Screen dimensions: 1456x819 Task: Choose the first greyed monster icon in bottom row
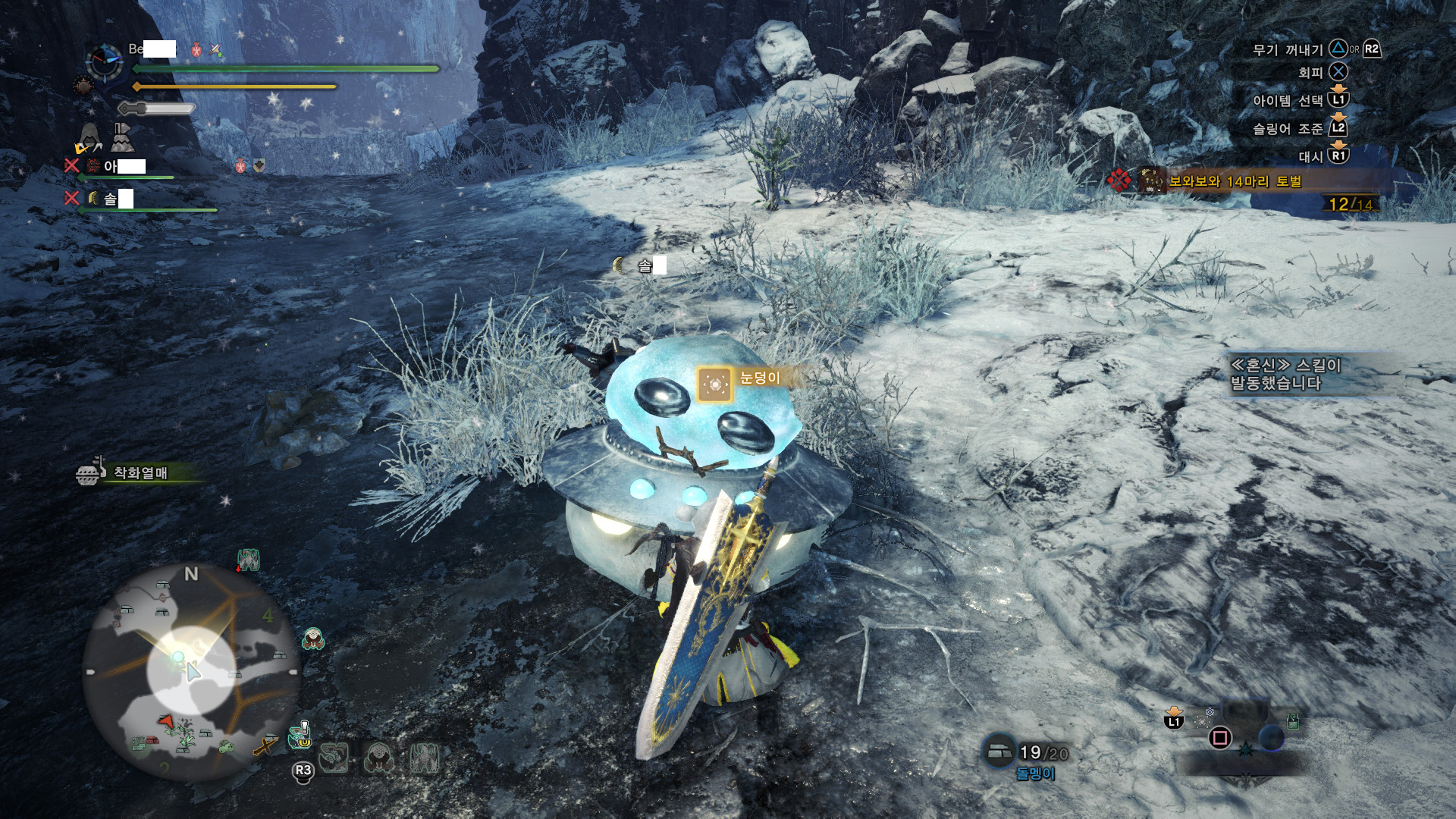click(x=334, y=758)
